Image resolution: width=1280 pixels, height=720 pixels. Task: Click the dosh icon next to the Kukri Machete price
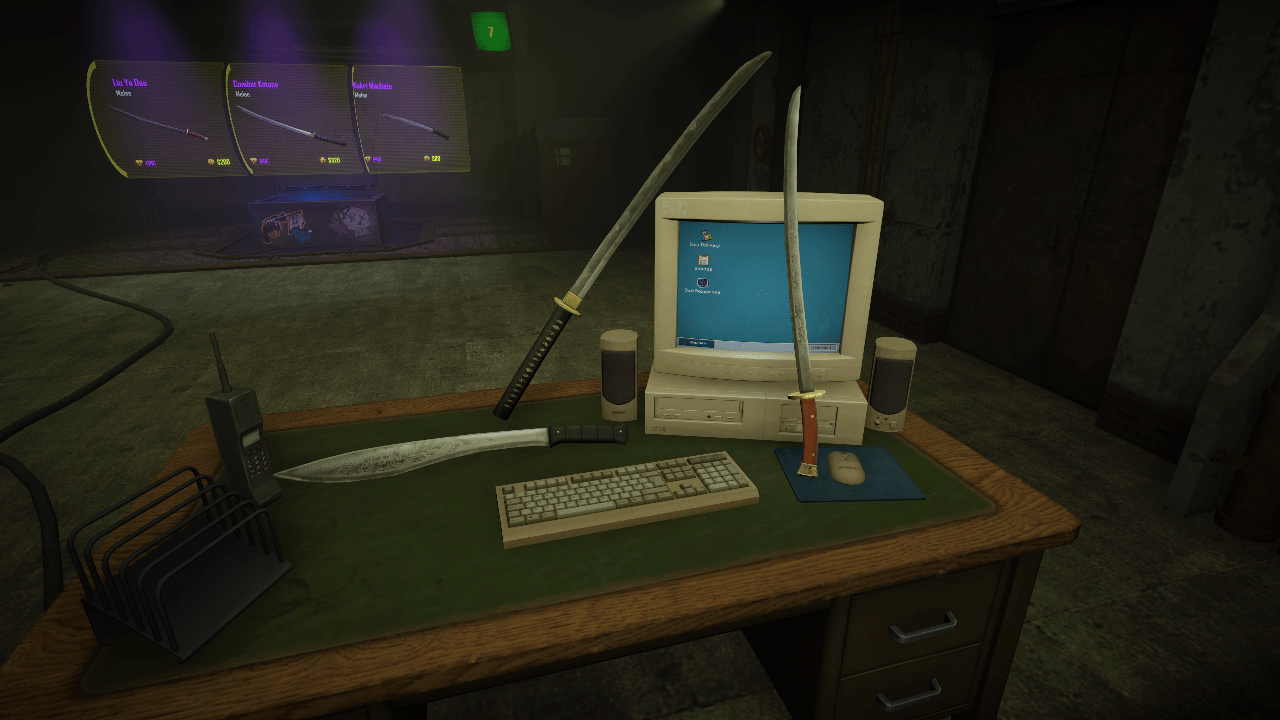[426, 159]
